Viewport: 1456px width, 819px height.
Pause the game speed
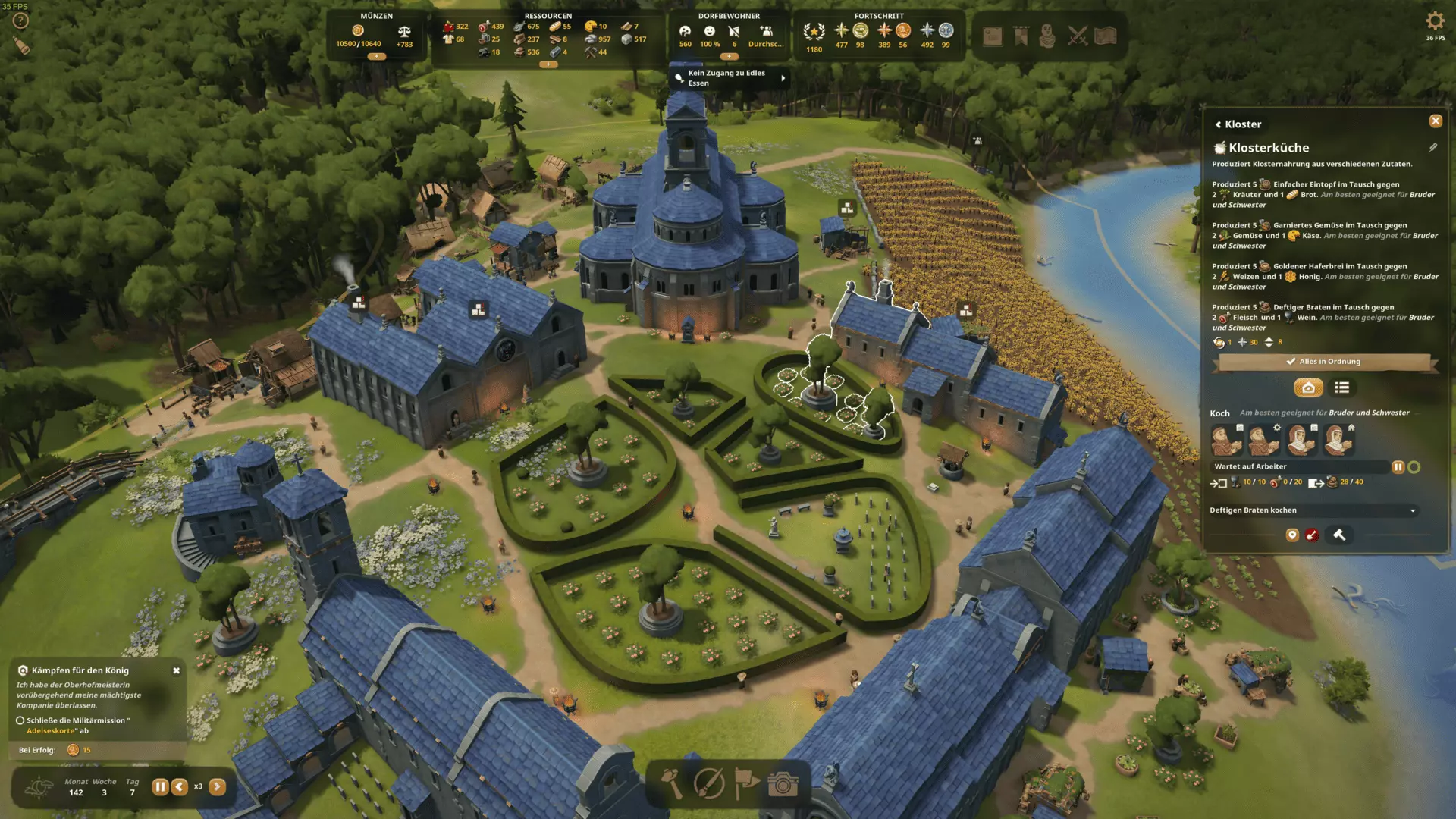(x=160, y=787)
